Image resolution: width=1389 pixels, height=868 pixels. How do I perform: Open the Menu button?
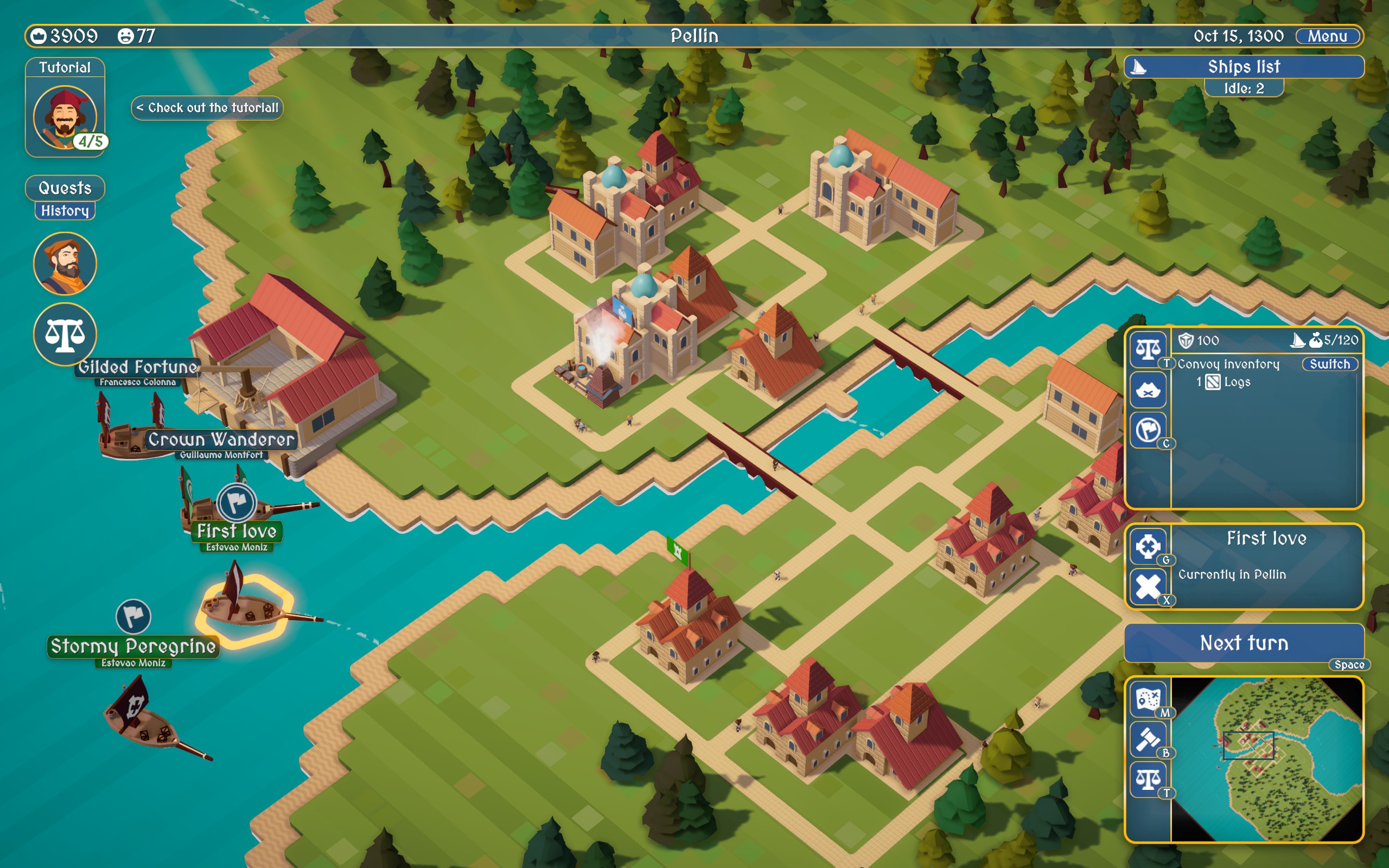[x=1327, y=36]
